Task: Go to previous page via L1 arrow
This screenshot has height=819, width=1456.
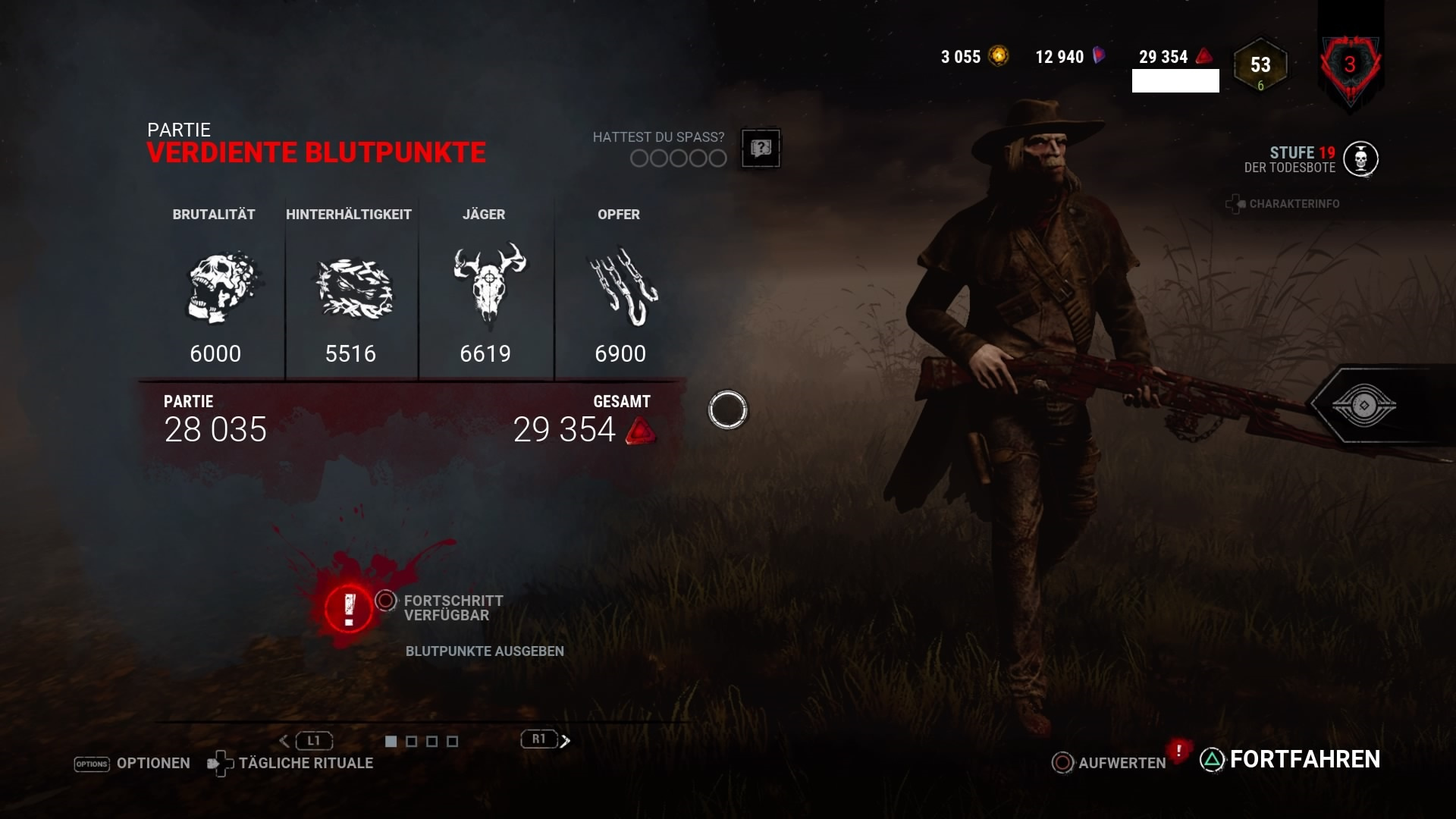Action: 285,740
